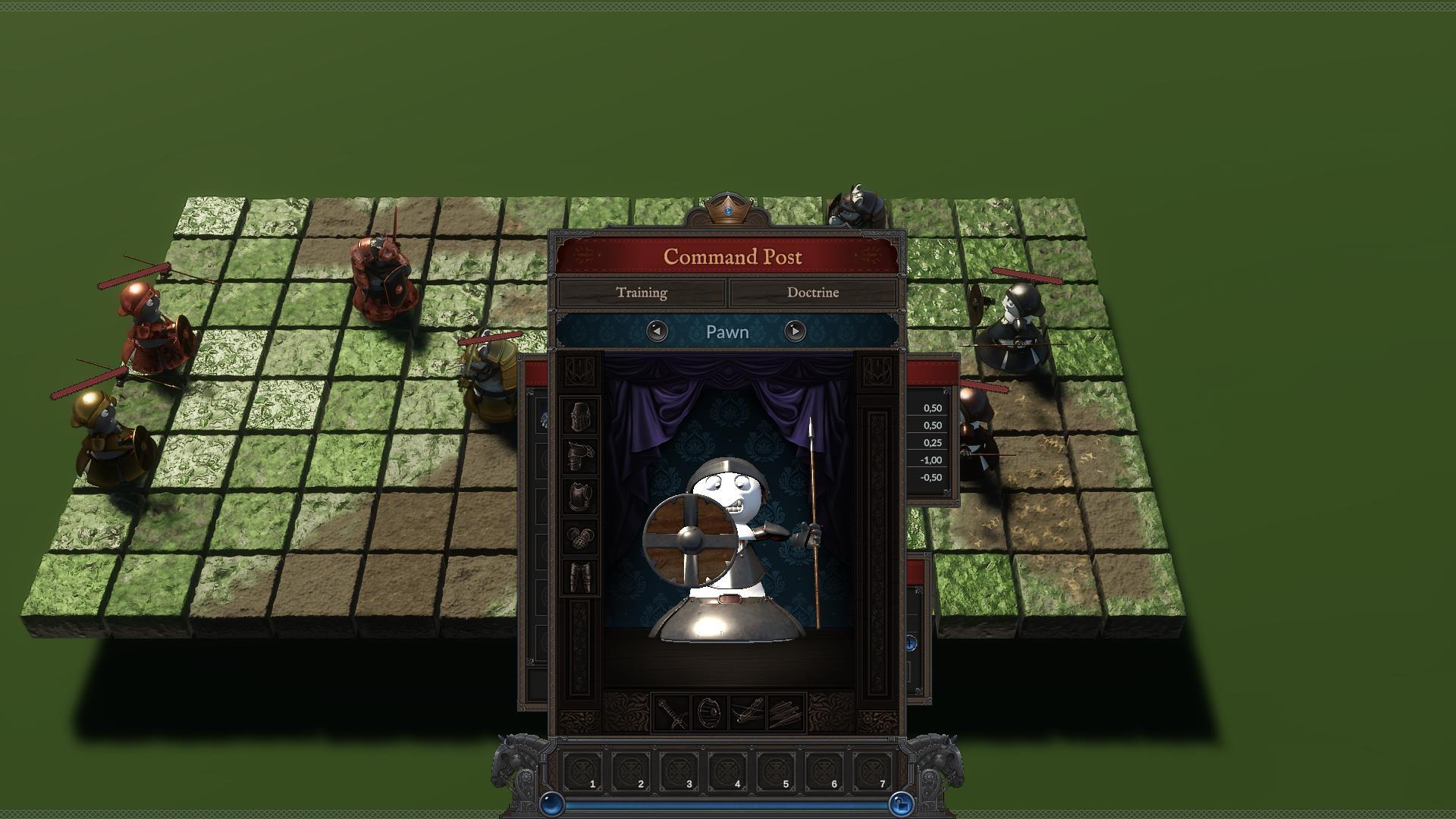Click the right arrow to view next unit

click(793, 332)
